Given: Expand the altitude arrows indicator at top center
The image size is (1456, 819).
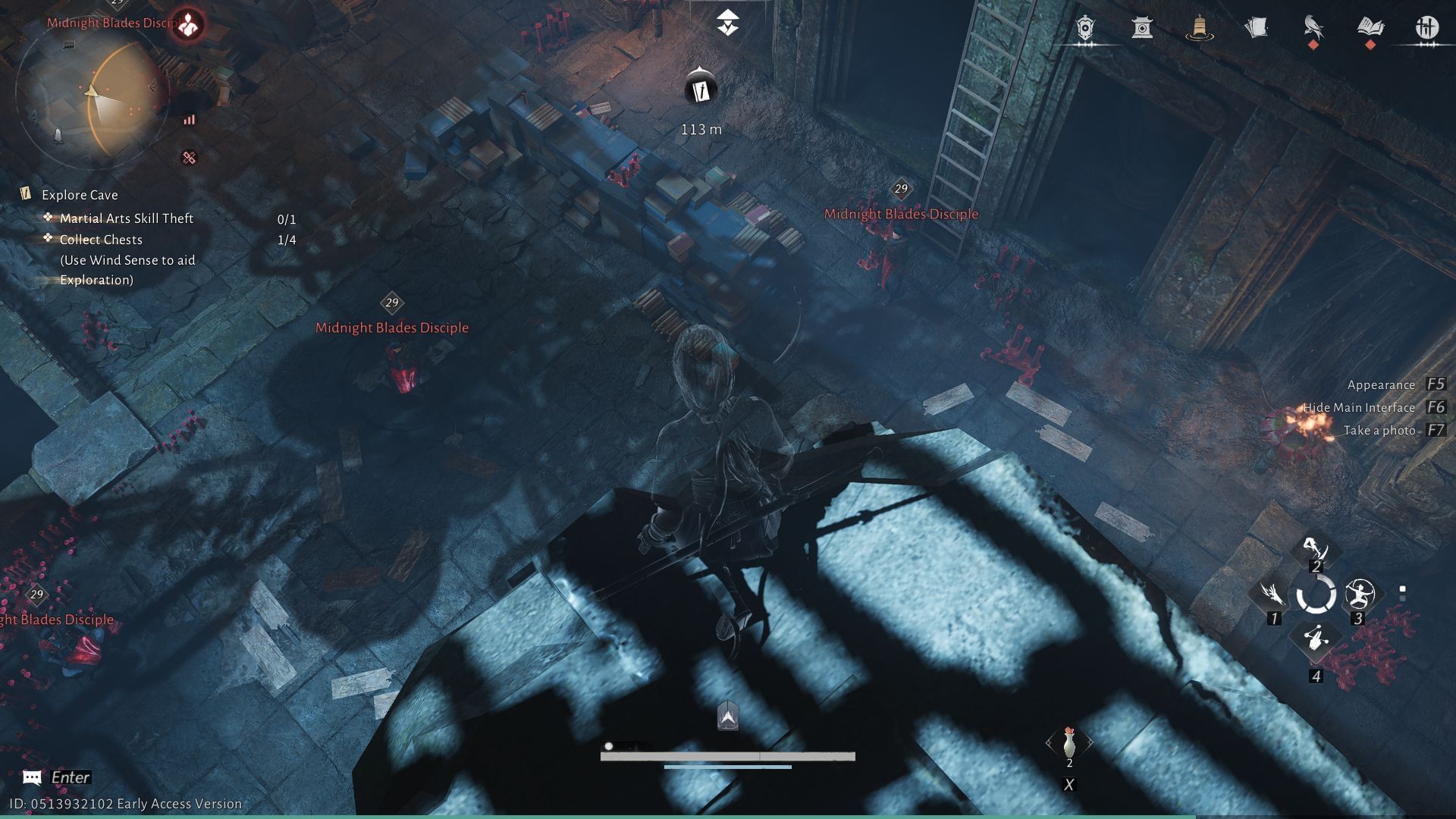Looking at the screenshot, I should coord(727,23).
